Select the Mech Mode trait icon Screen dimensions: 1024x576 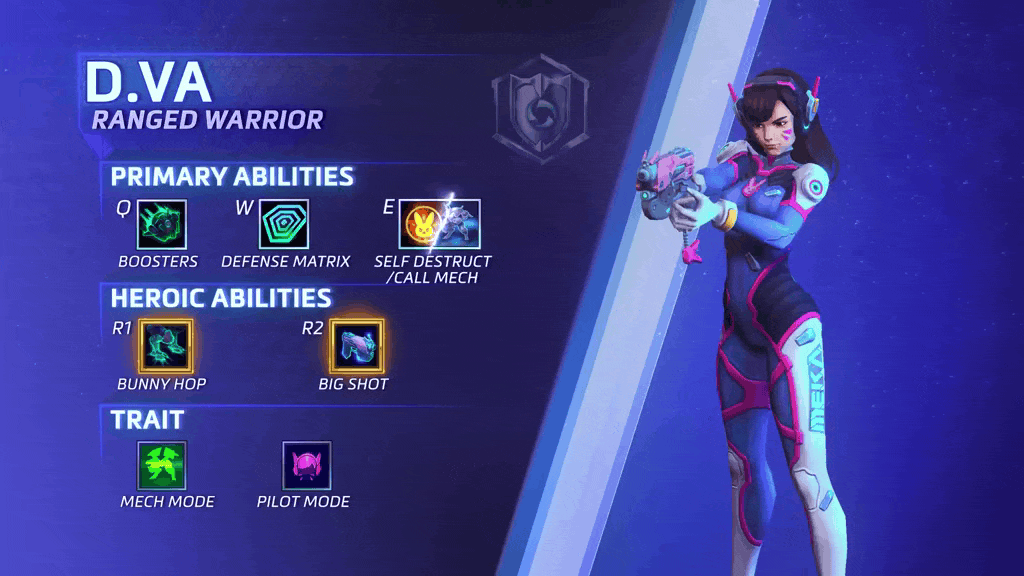pyautogui.click(x=162, y=465)
